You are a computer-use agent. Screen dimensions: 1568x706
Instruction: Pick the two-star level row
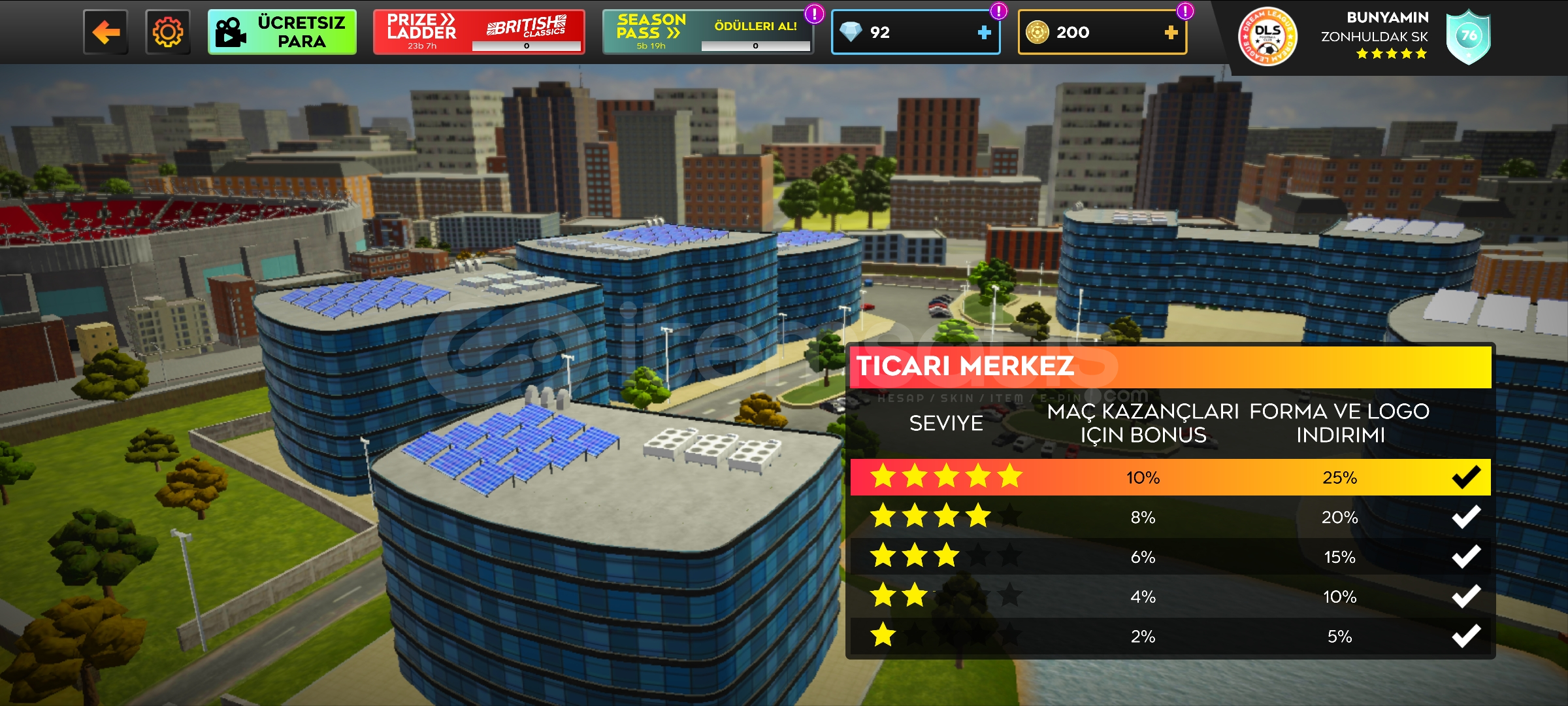[1169, 597]
